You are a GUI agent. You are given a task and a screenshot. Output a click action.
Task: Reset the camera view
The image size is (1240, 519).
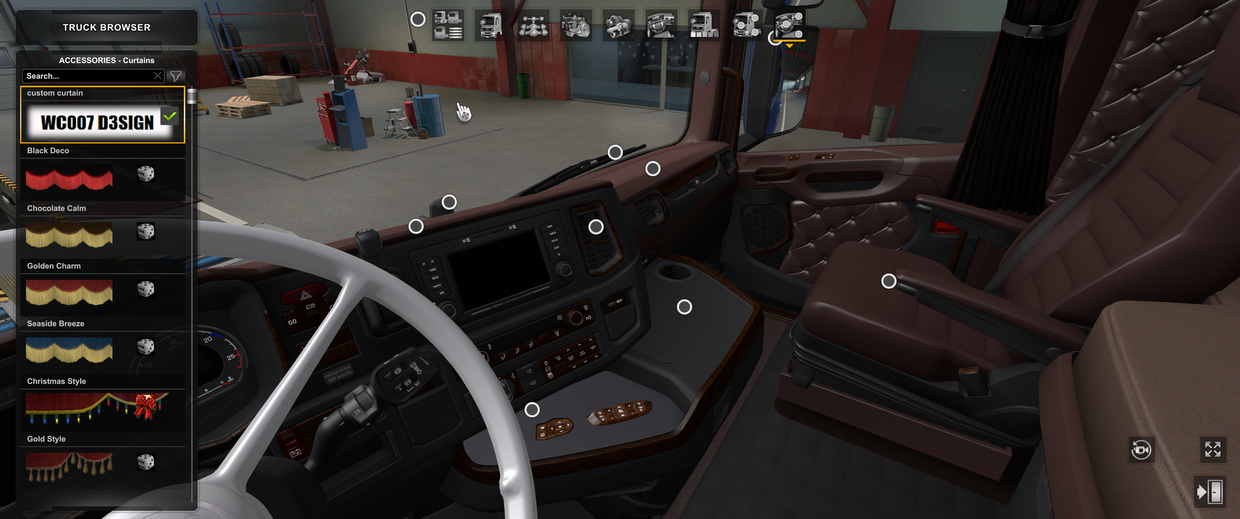1141,450
